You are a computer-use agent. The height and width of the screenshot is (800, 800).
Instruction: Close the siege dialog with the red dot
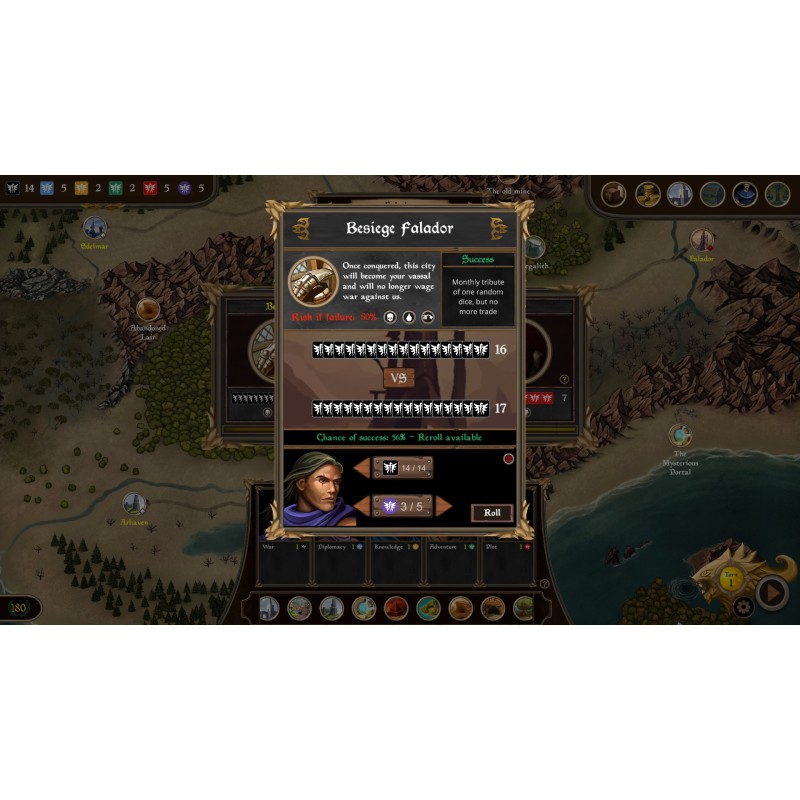tap(508, 459)
